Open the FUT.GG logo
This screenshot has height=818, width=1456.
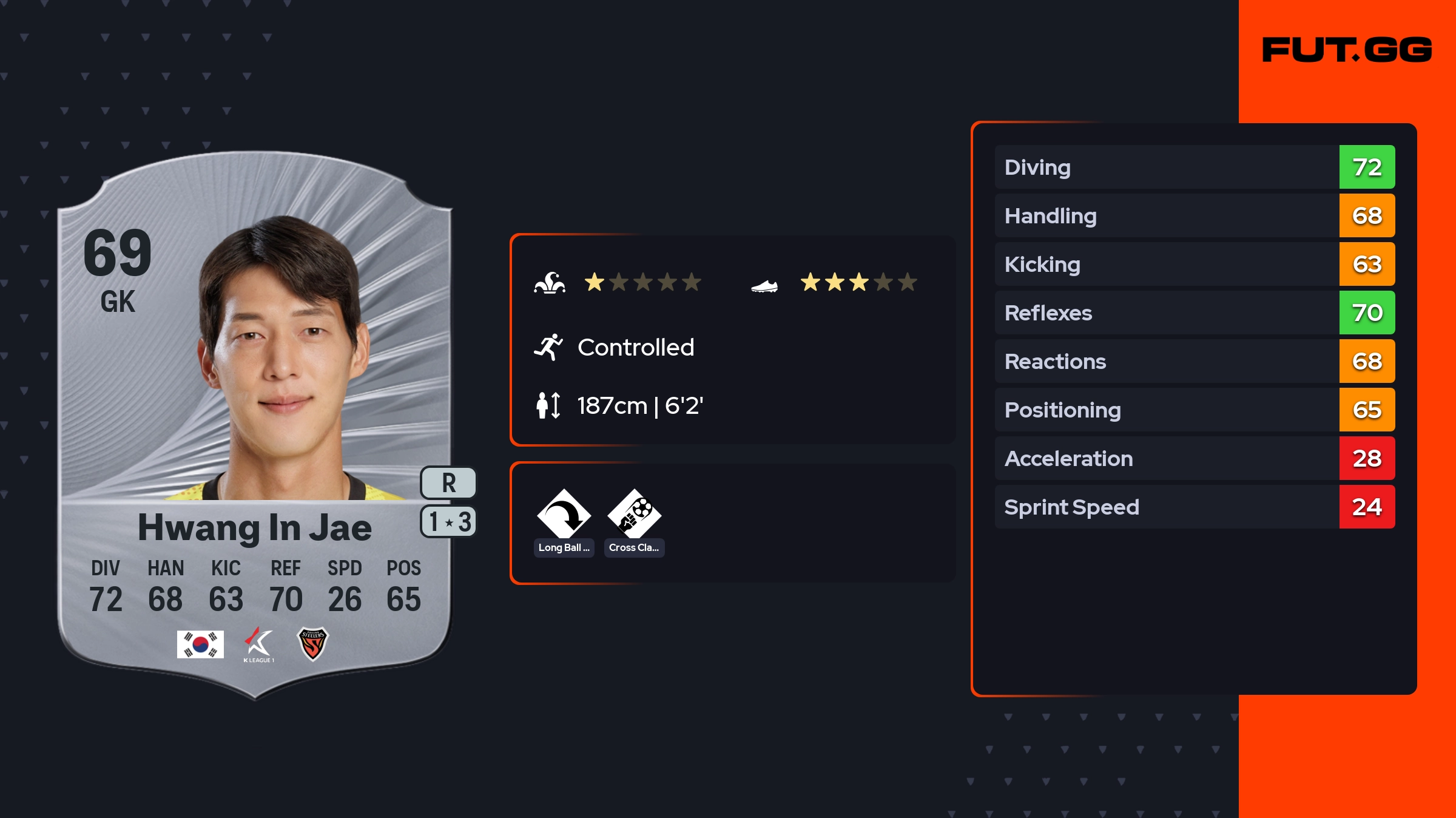[x=1347, y=50]
